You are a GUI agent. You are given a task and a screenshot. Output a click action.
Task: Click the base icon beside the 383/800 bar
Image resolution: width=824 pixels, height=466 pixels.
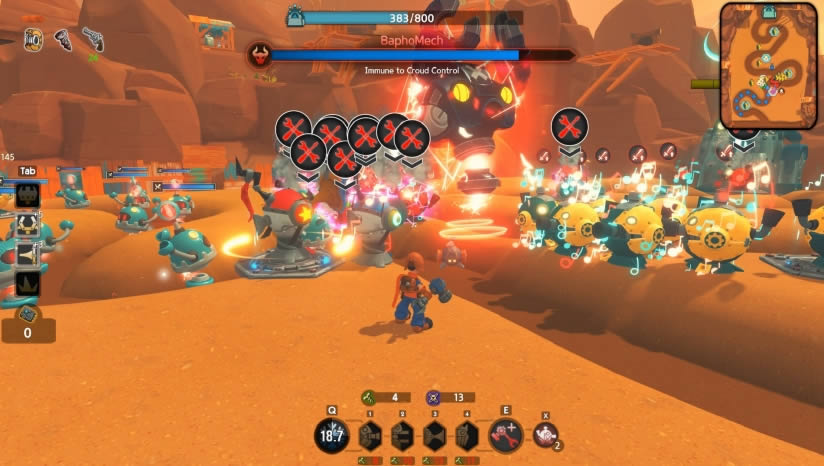point(295,17)
